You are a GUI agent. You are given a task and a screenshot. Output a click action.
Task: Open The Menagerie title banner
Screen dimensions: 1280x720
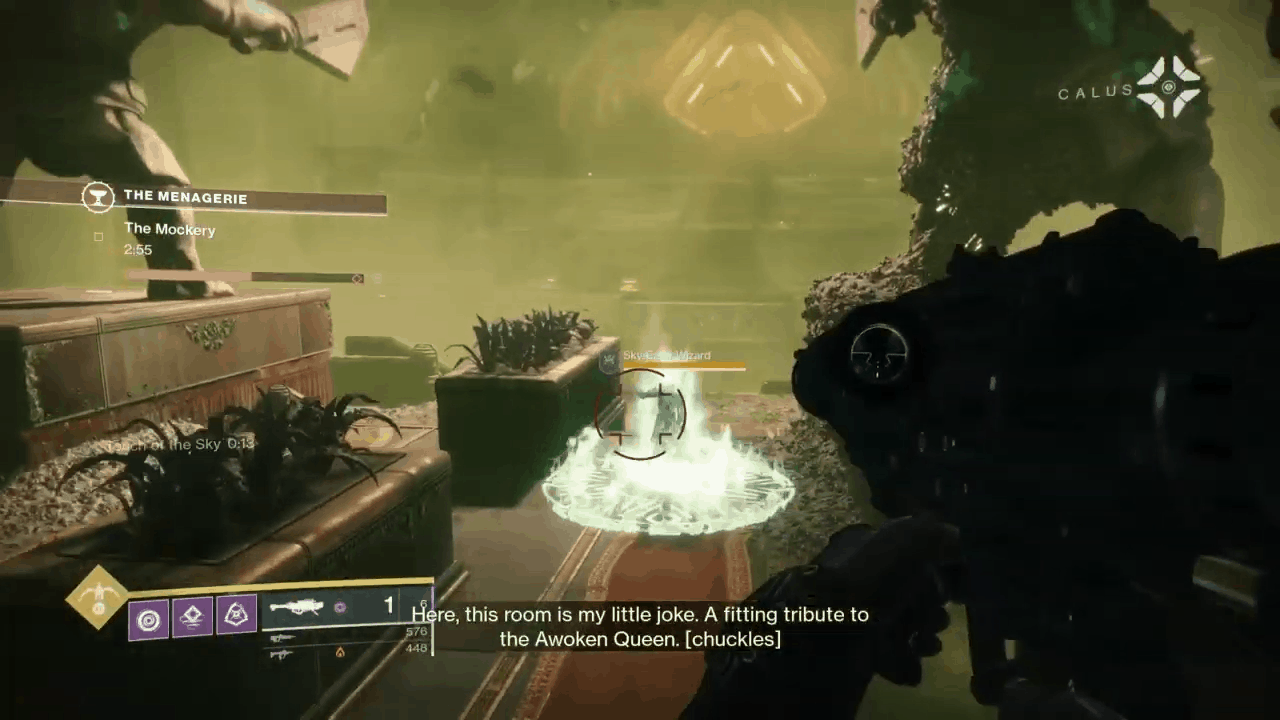click(186, 197)
